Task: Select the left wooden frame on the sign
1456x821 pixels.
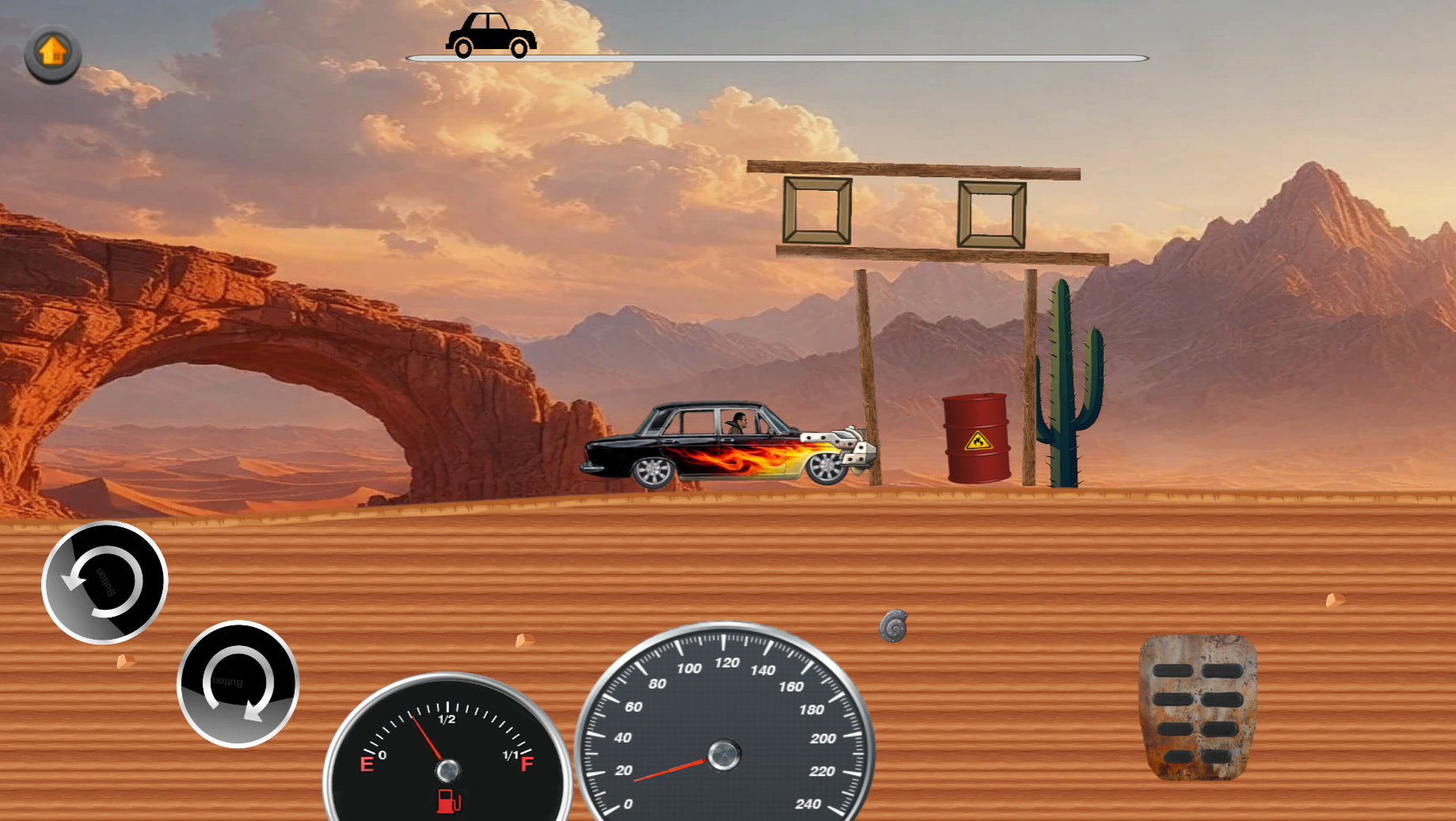Action: pyautogui.click(x=816, y=211)
